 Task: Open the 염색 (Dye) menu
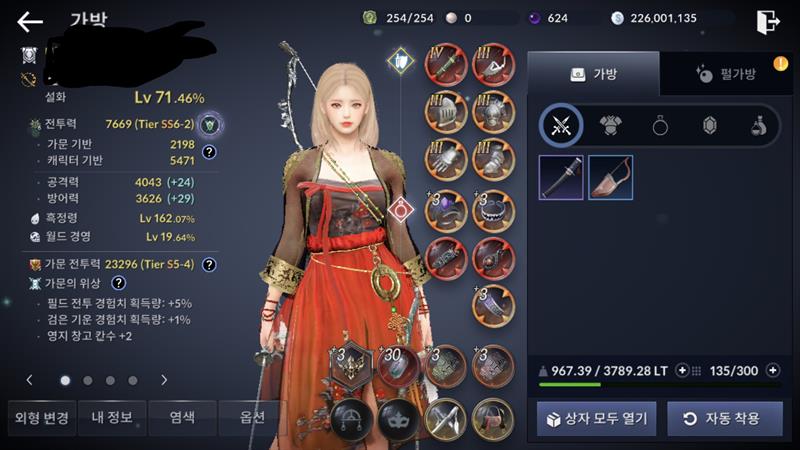point(182,416)
